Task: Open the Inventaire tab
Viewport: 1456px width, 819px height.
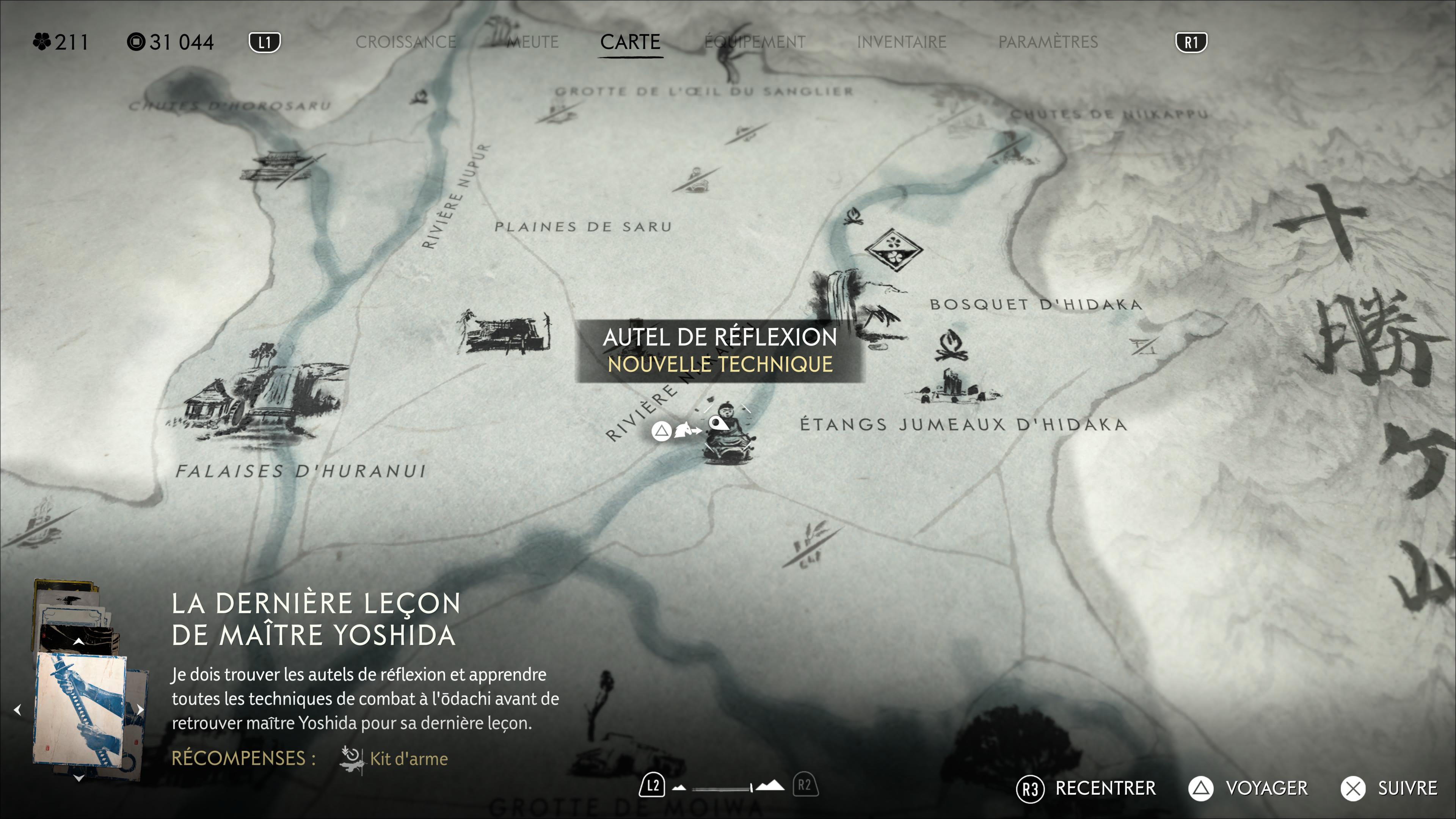Action: pyautogui.click(x=902, y=42)
